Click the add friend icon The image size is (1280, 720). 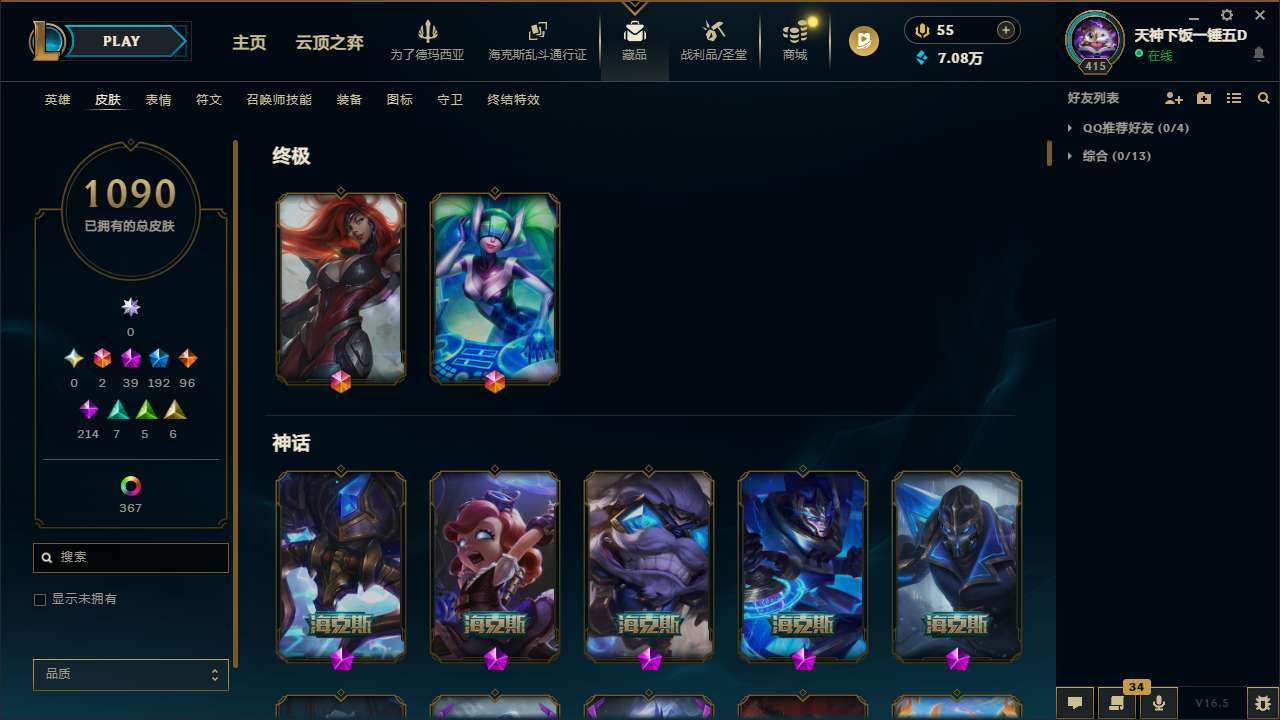point(1174,98)
